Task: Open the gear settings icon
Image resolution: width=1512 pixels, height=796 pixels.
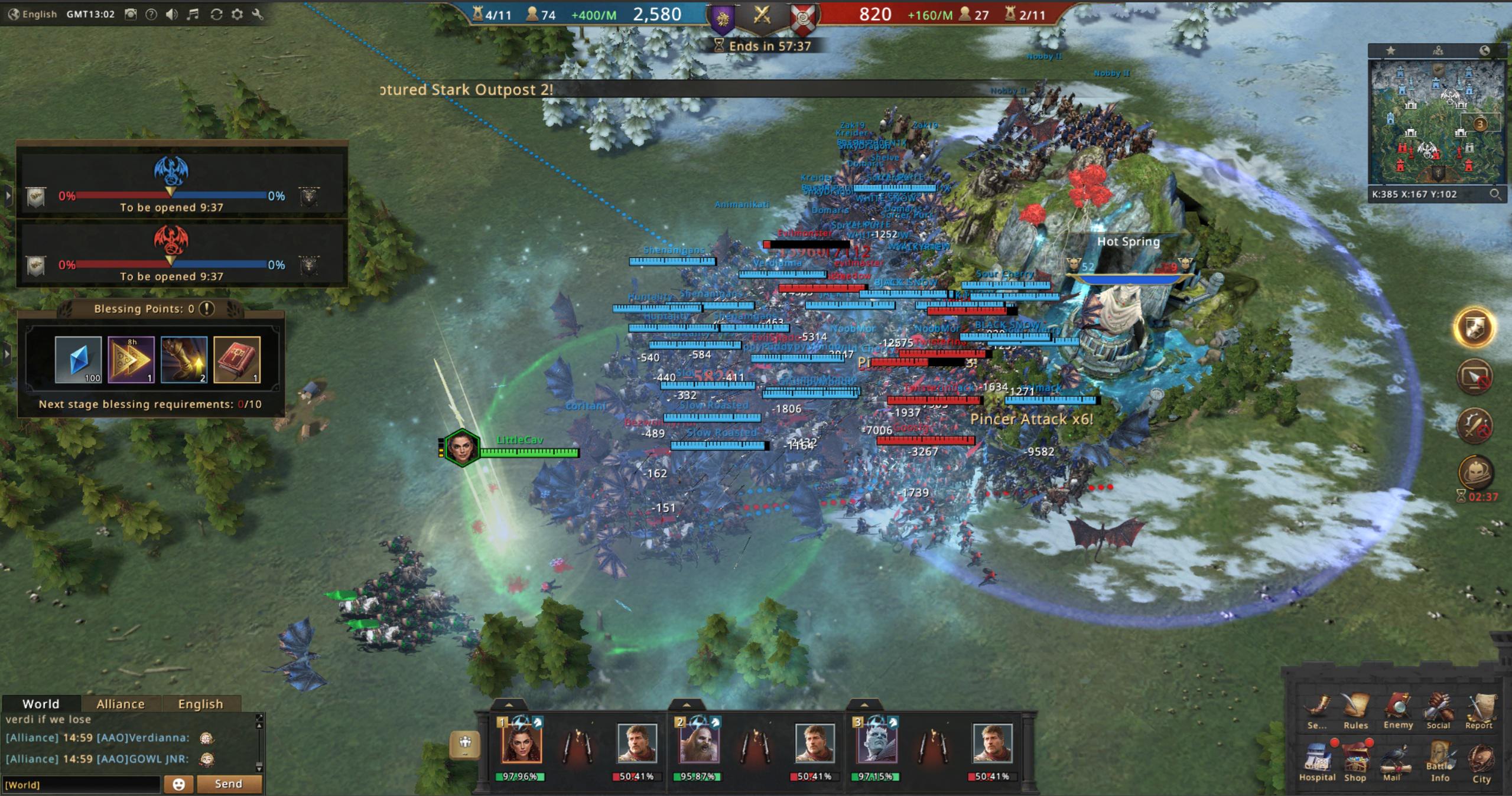Action: (237, 14)
